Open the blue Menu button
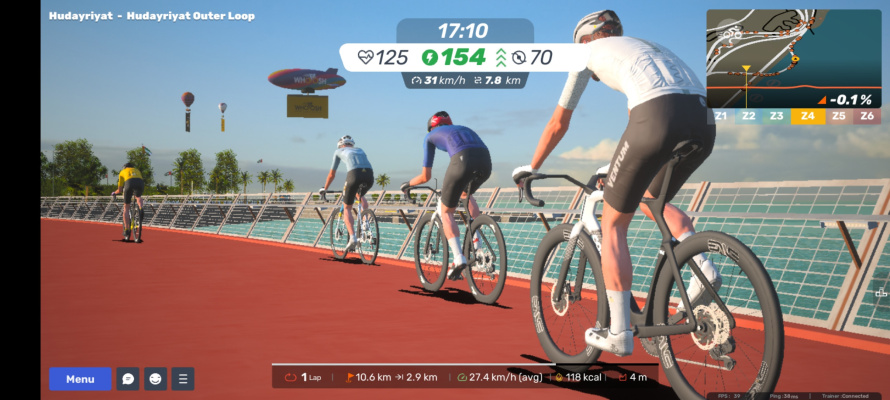This screenshot has width=890, height=400. coord(80,379)
